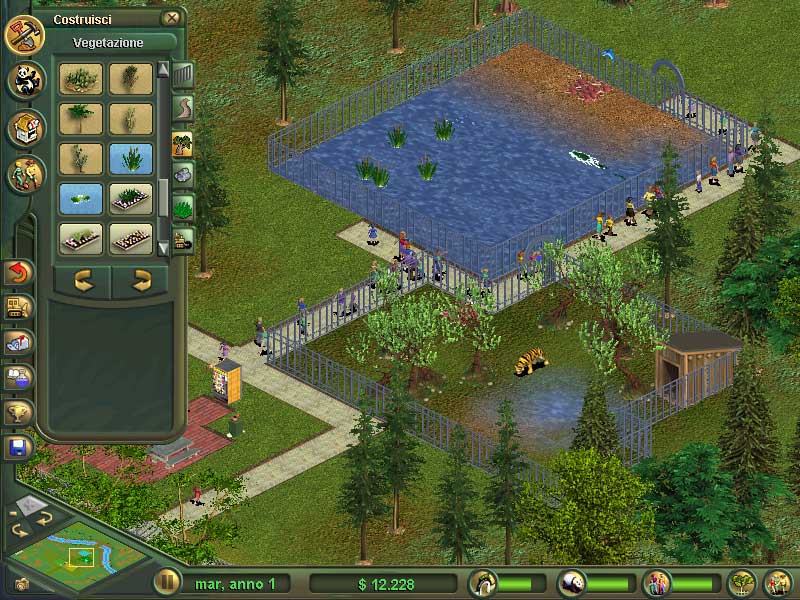Viewport: 800px width, 600px height.
Task: Click the red undo arrow button
Action: coord(19,271)
